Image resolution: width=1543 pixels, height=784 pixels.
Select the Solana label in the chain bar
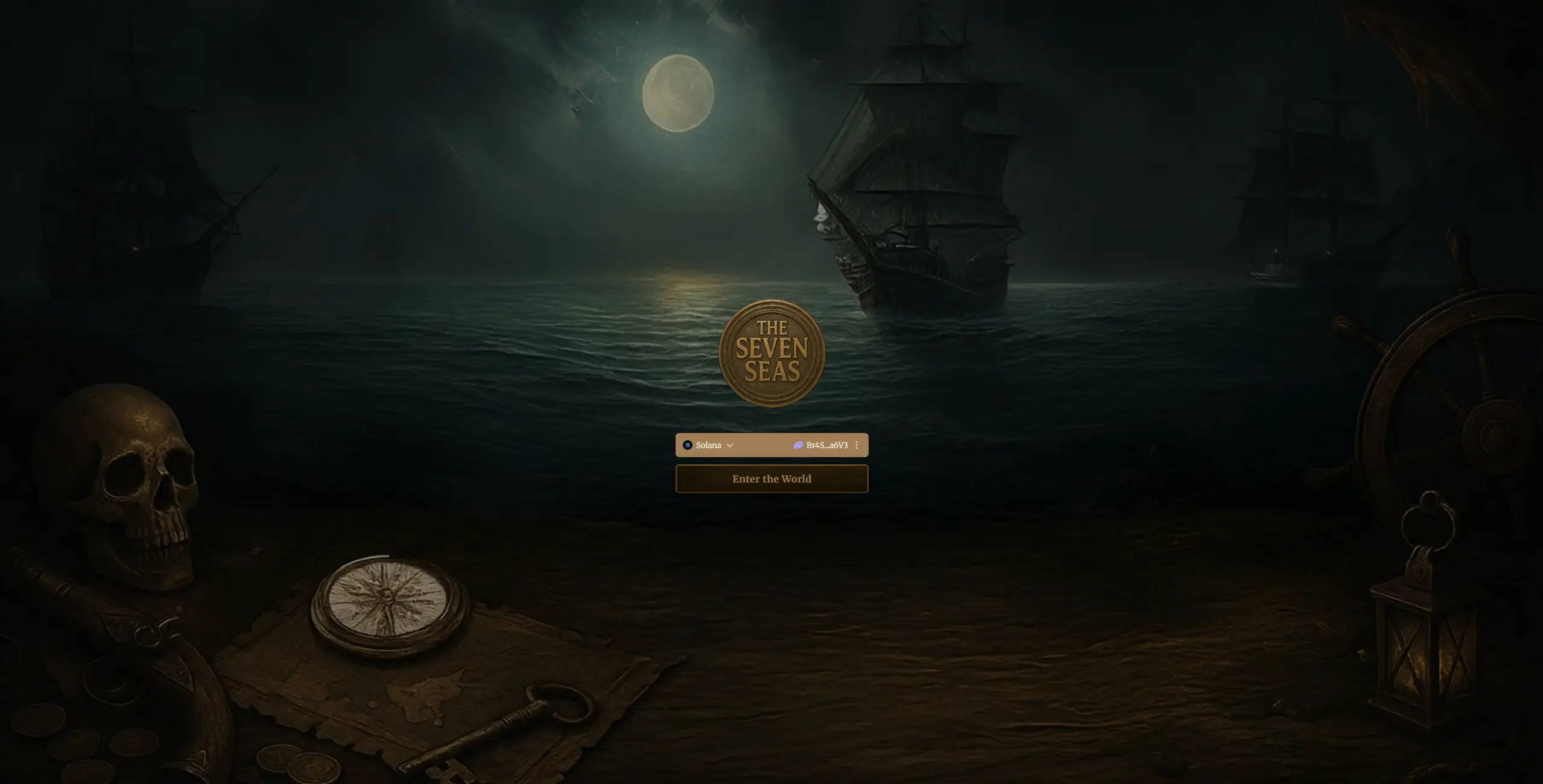708,445
